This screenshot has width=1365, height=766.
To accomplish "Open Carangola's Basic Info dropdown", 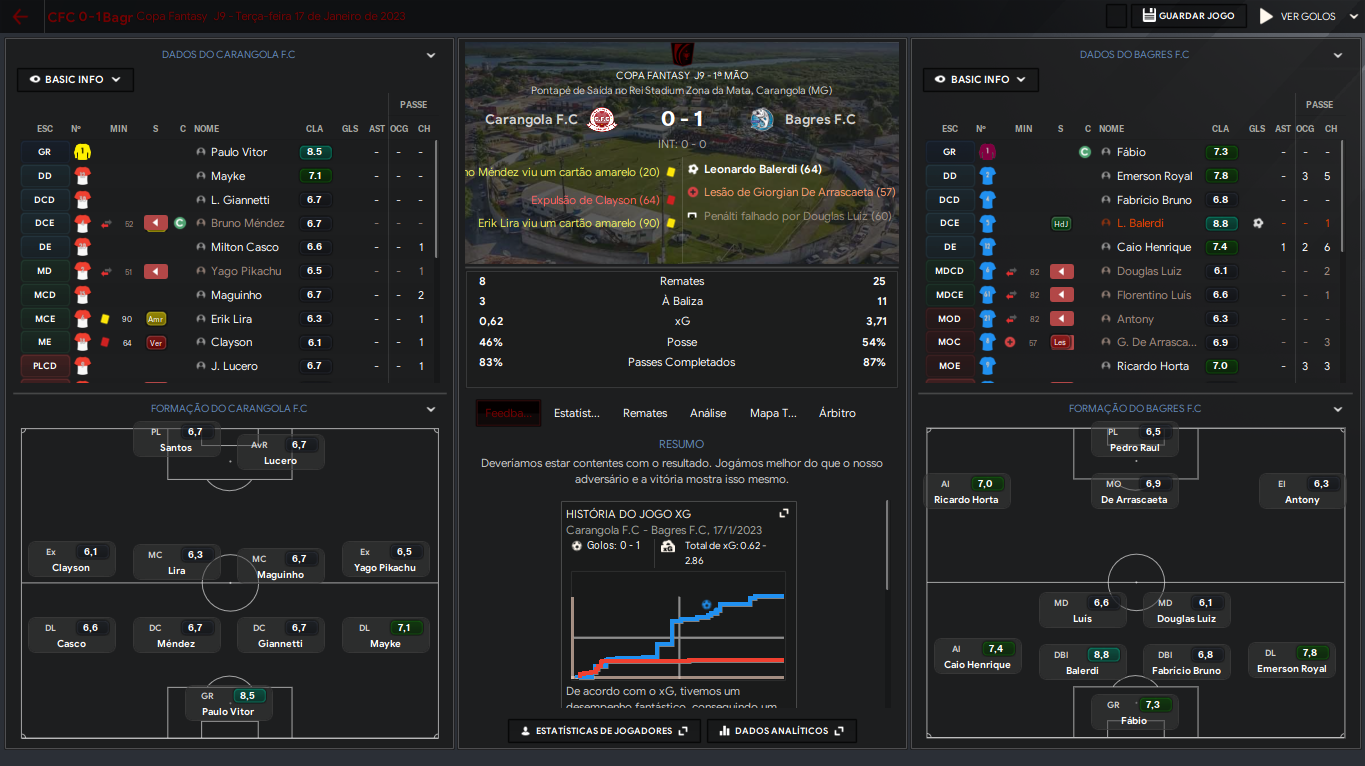I will pos(75,79).
